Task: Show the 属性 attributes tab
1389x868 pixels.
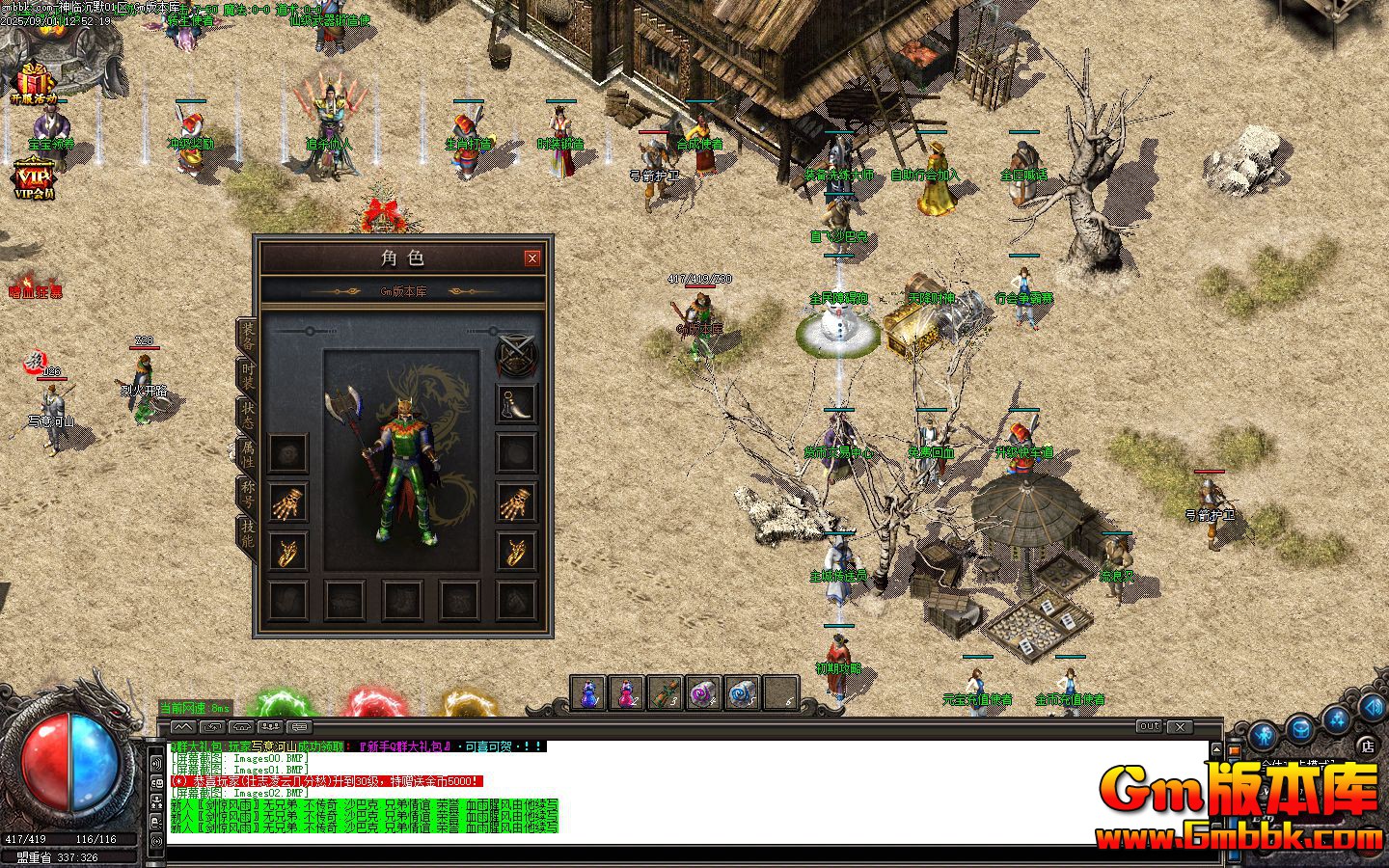Action: [x=248, y=453]
